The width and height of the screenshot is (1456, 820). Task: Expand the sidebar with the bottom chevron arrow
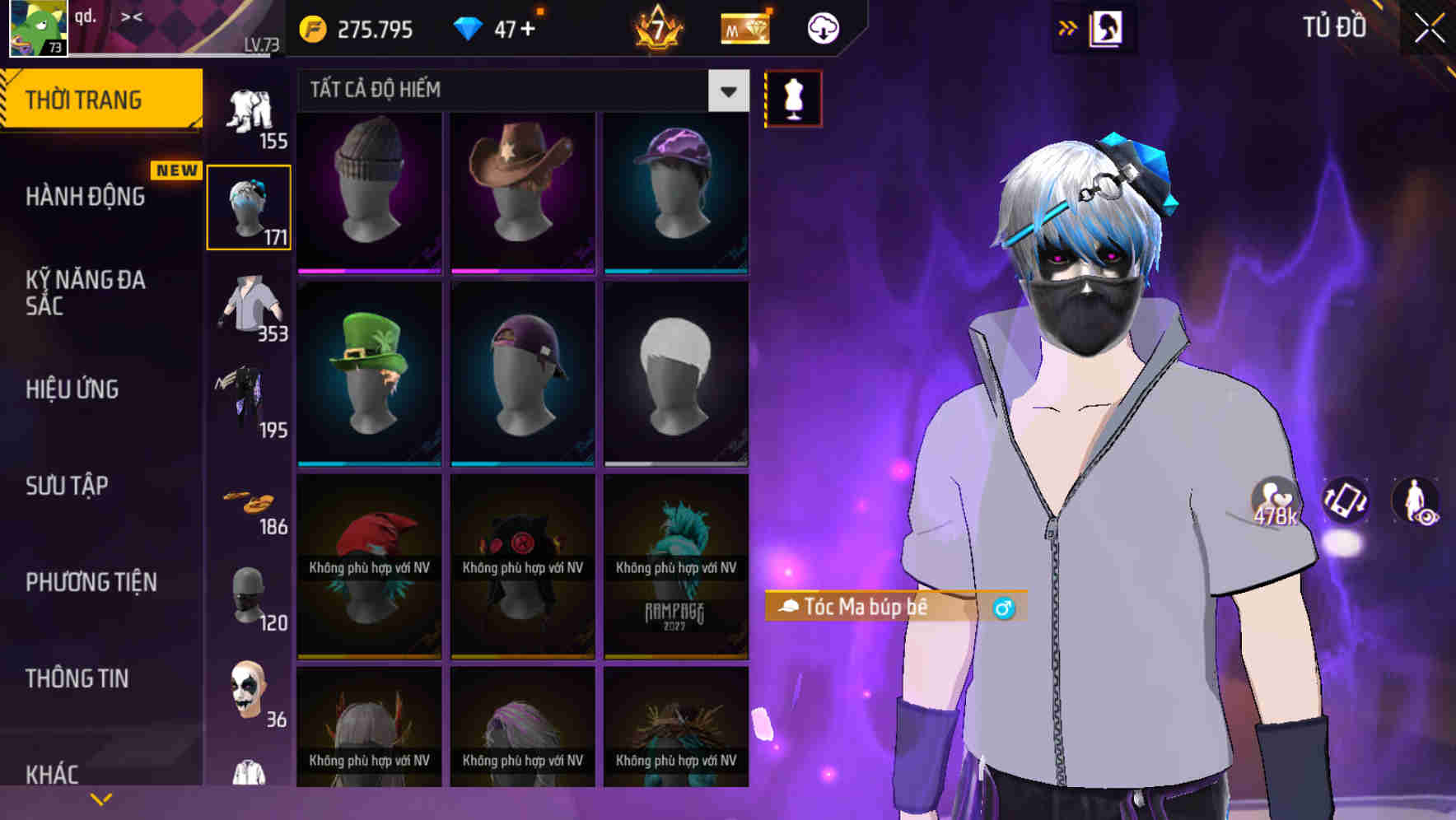point(101,799)
